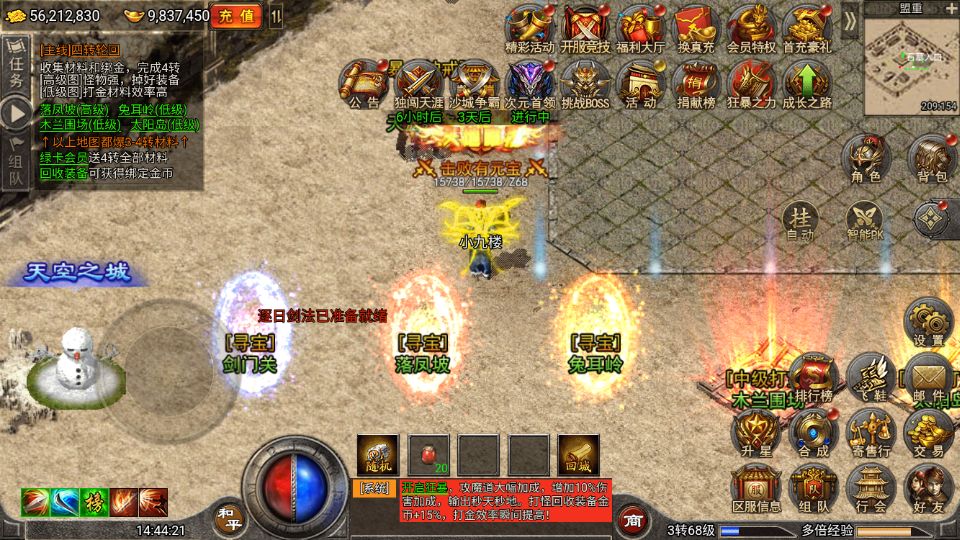Open the 商 shop button
The width and height of the screenshot is (960, 540).
click(x=632, y=520)
